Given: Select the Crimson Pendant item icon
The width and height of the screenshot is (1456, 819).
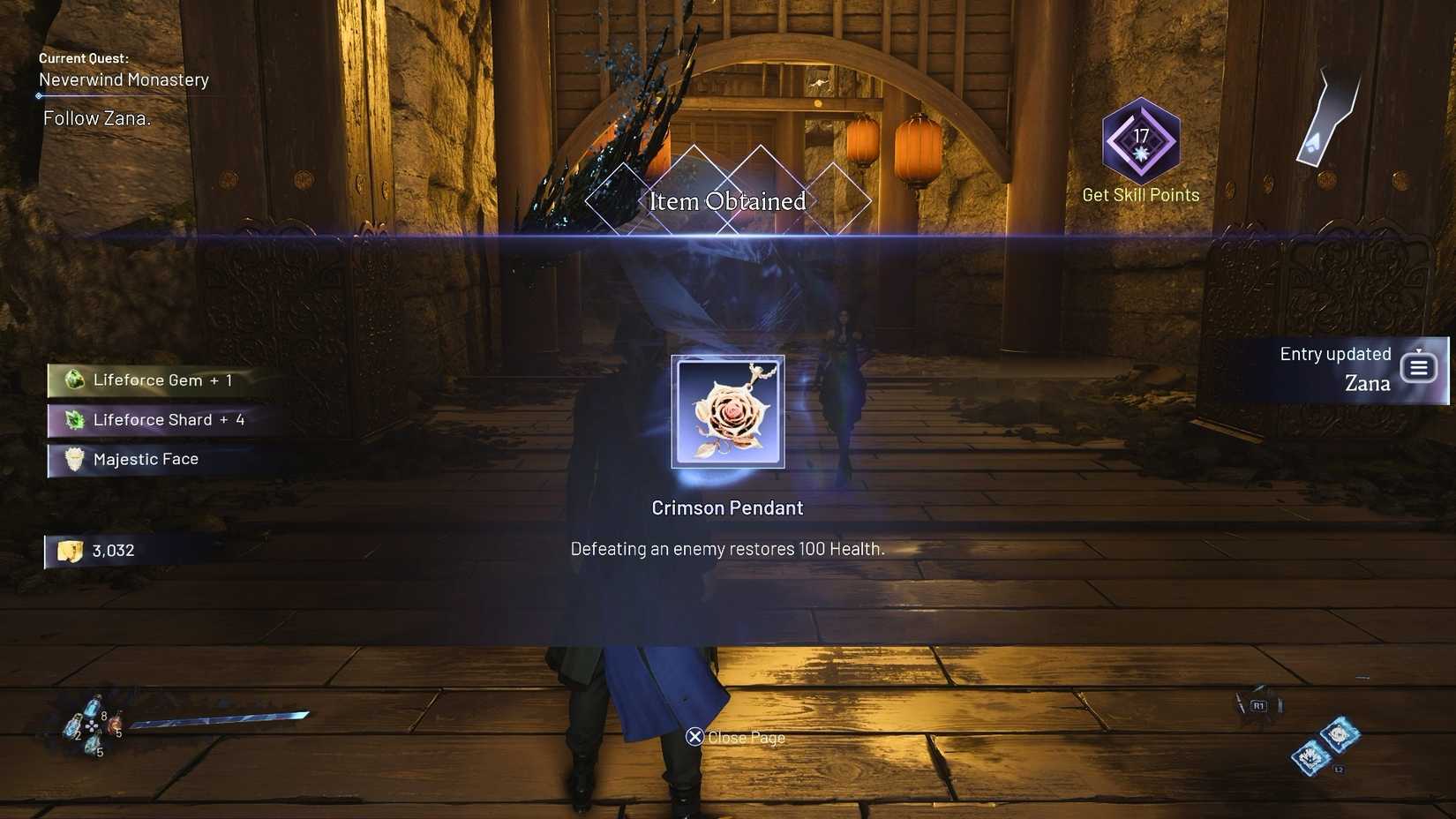Looking at the screenshot, I should tap(727, 411).
